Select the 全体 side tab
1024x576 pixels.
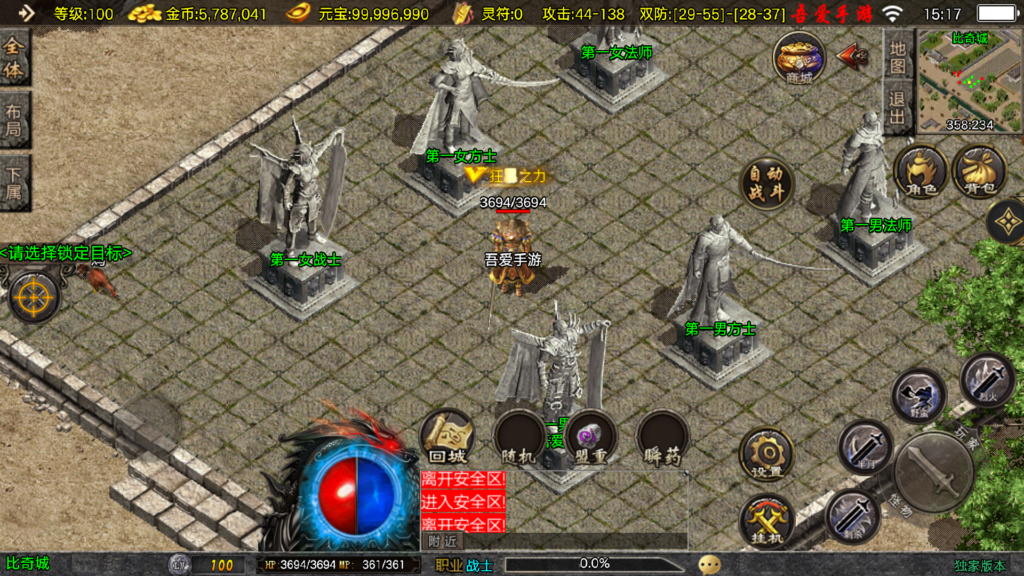[x=14, y=58]
